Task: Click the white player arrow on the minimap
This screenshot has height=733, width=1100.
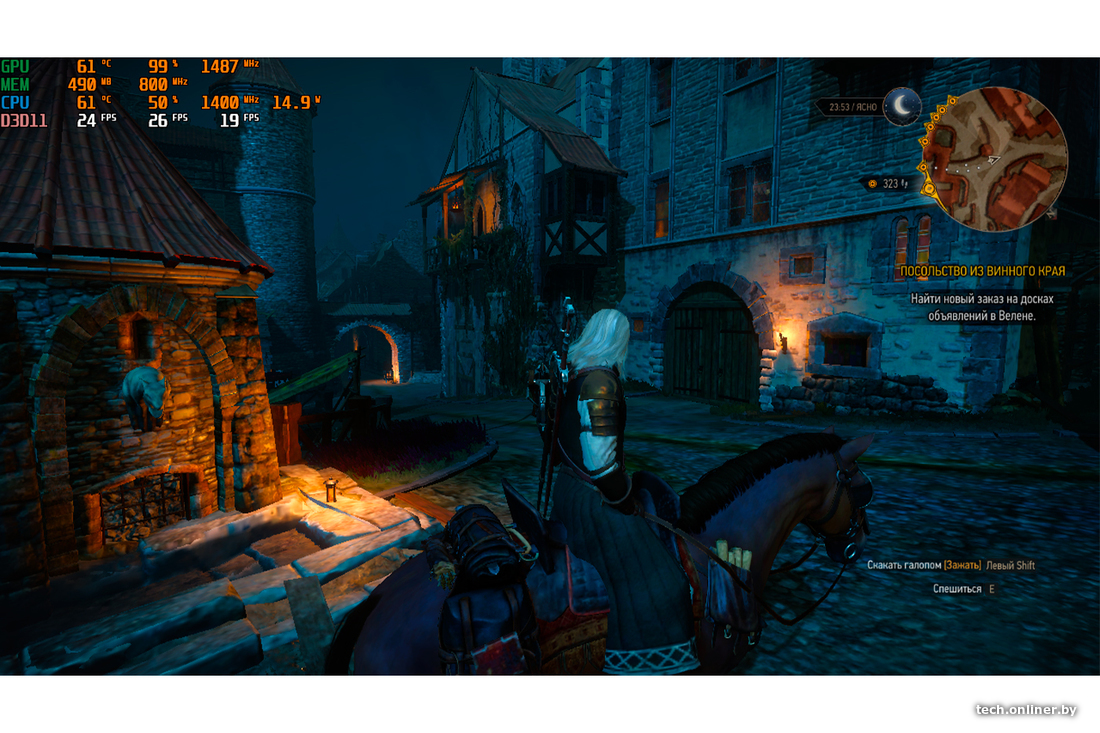Action: (992, 158)
